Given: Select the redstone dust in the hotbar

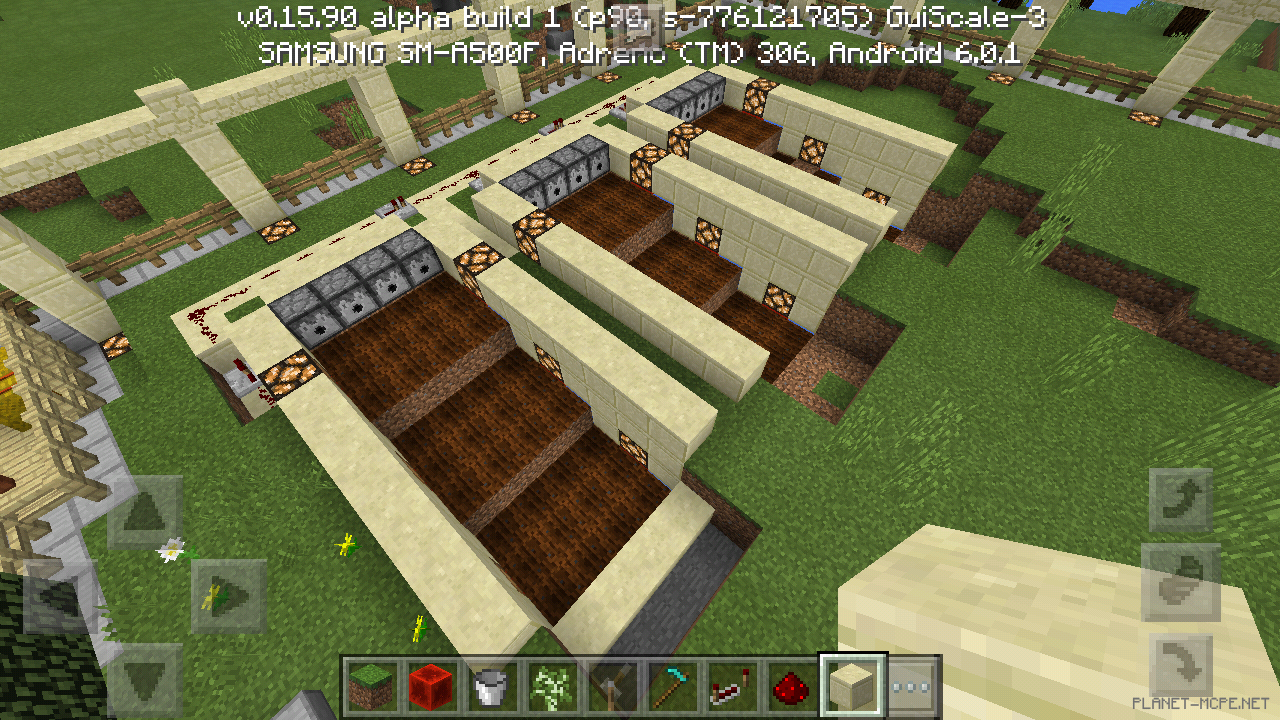Looking at the screenshot, I should coord(789,686).
